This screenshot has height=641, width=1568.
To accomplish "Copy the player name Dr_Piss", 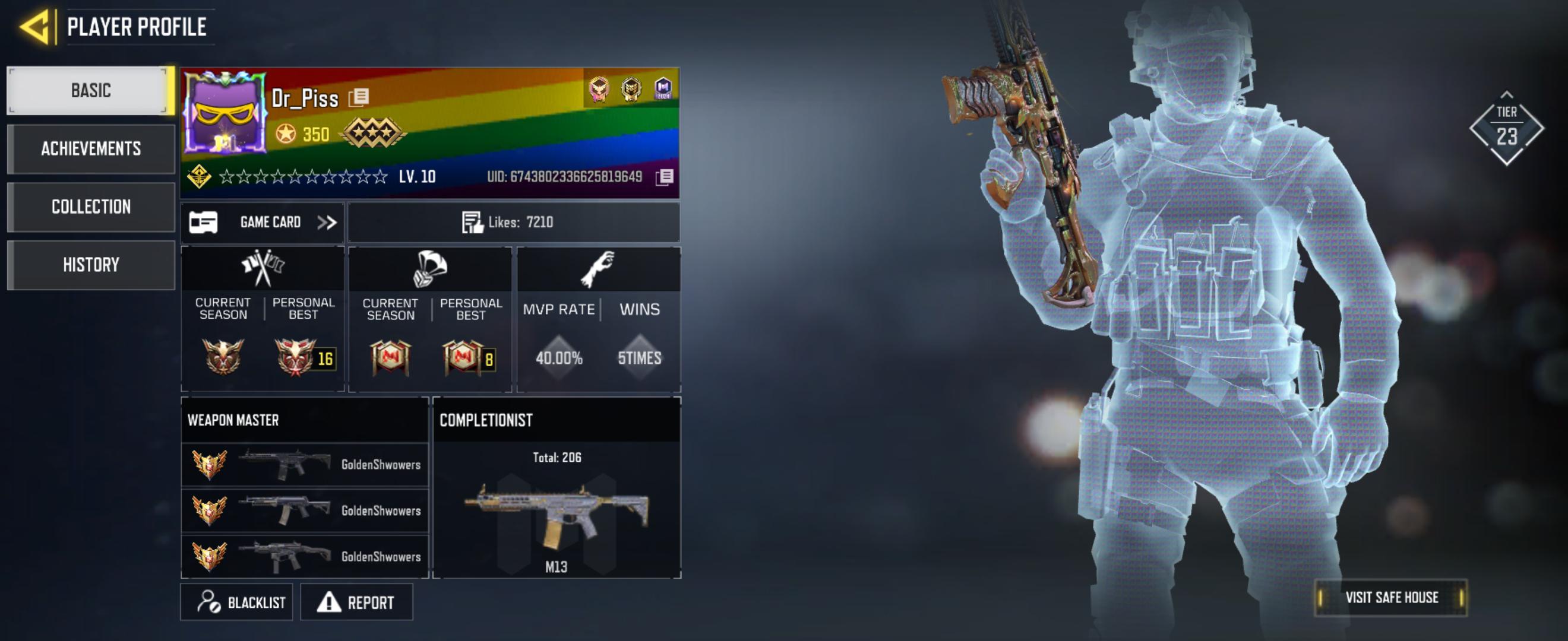I will pos(359,97).
